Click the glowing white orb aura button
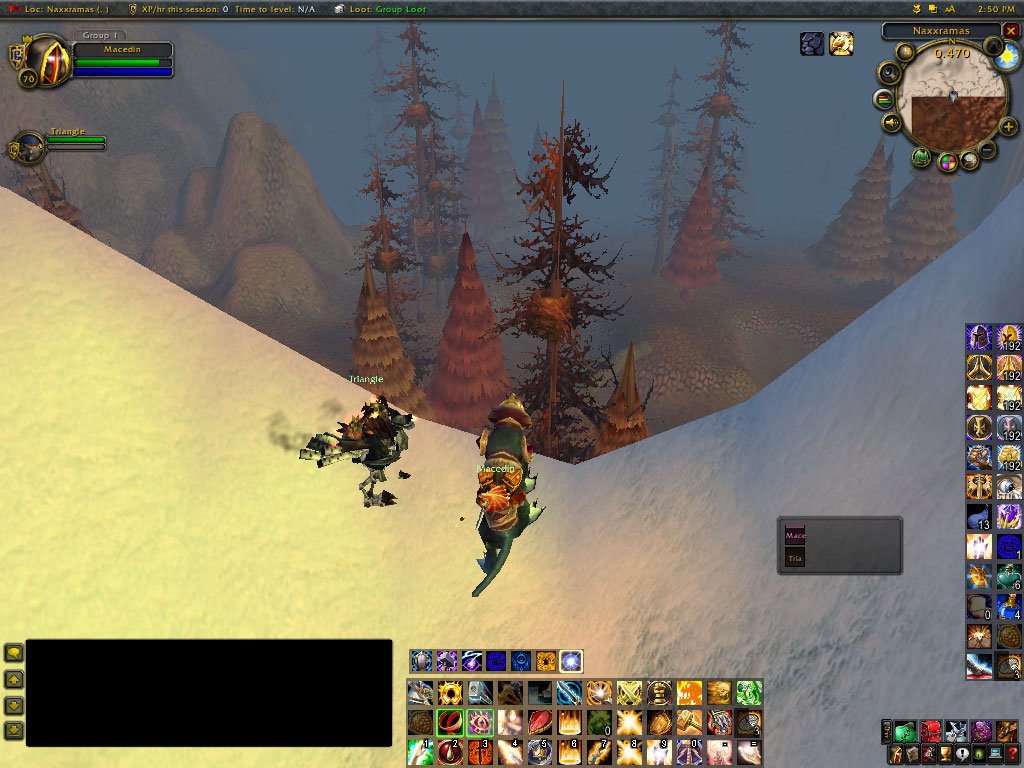Screen dimensions: 1024x768 coord(571,661)
